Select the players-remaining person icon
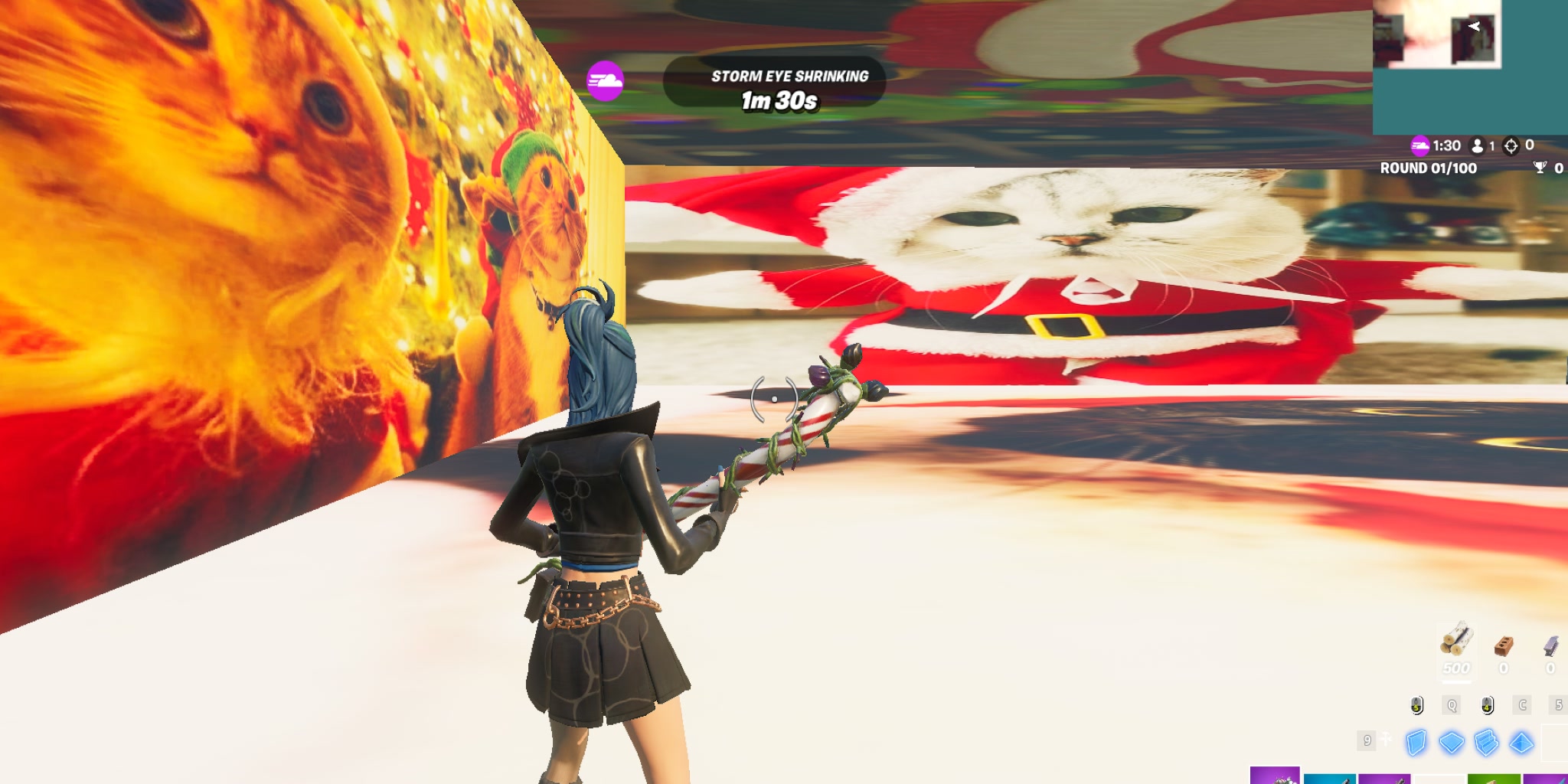 (x=1478, y=146)
